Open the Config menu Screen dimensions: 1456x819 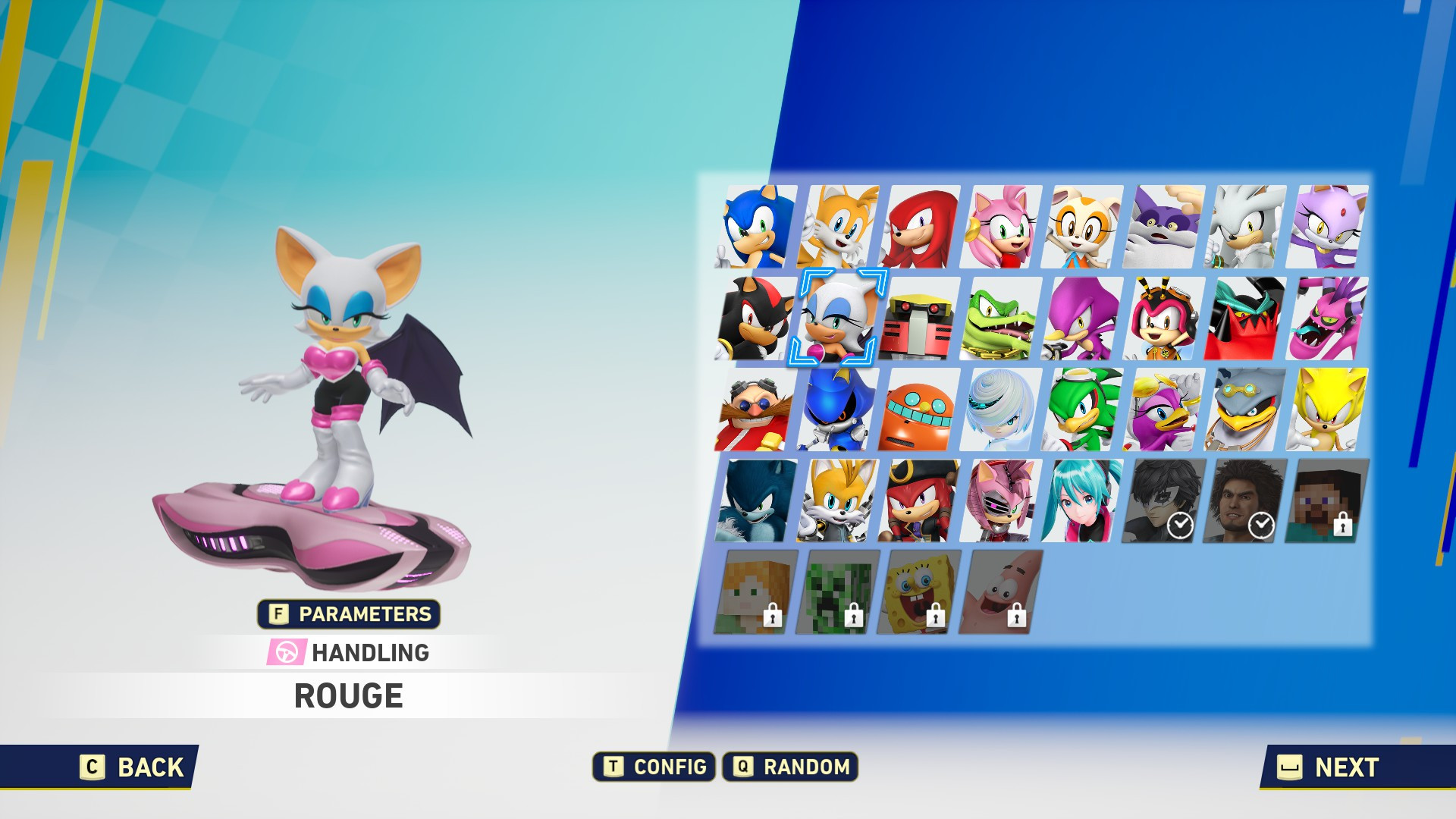click(x=652, y=767)
